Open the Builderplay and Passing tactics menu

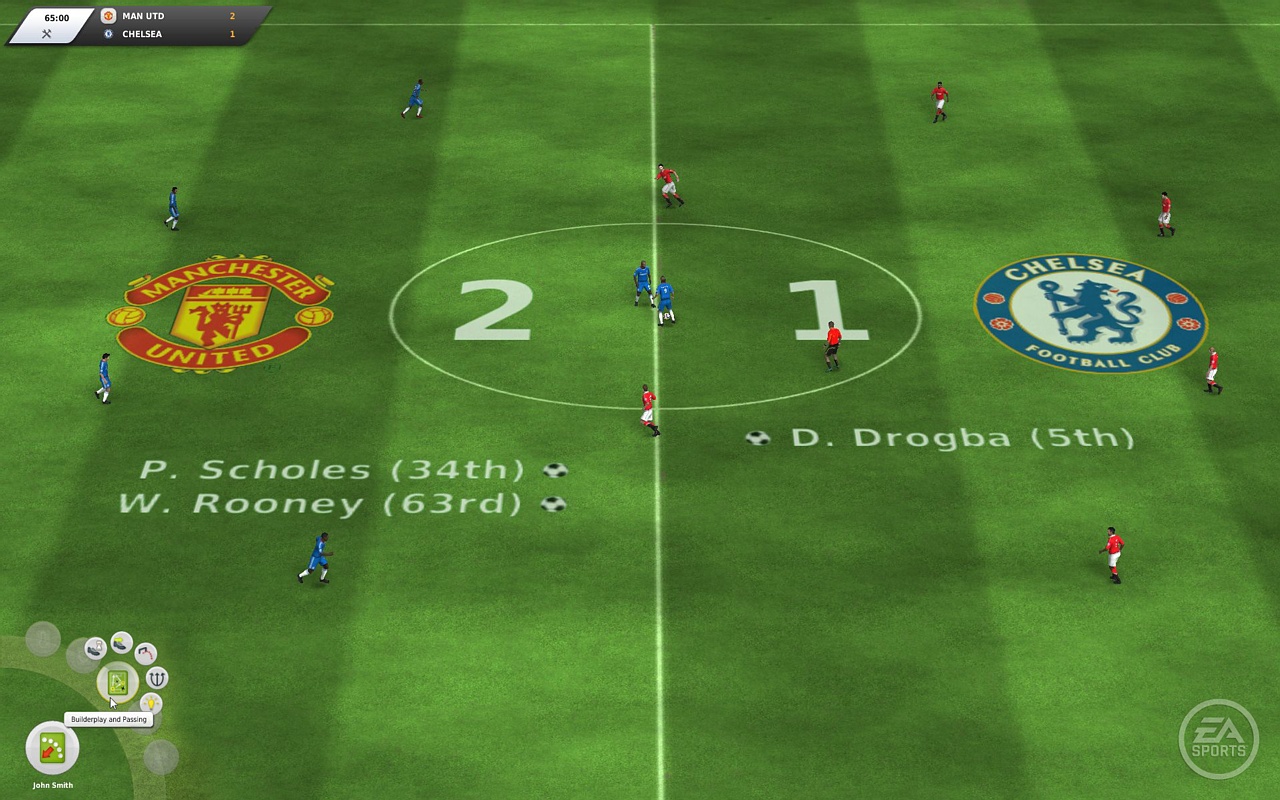(x=116, y=681)
